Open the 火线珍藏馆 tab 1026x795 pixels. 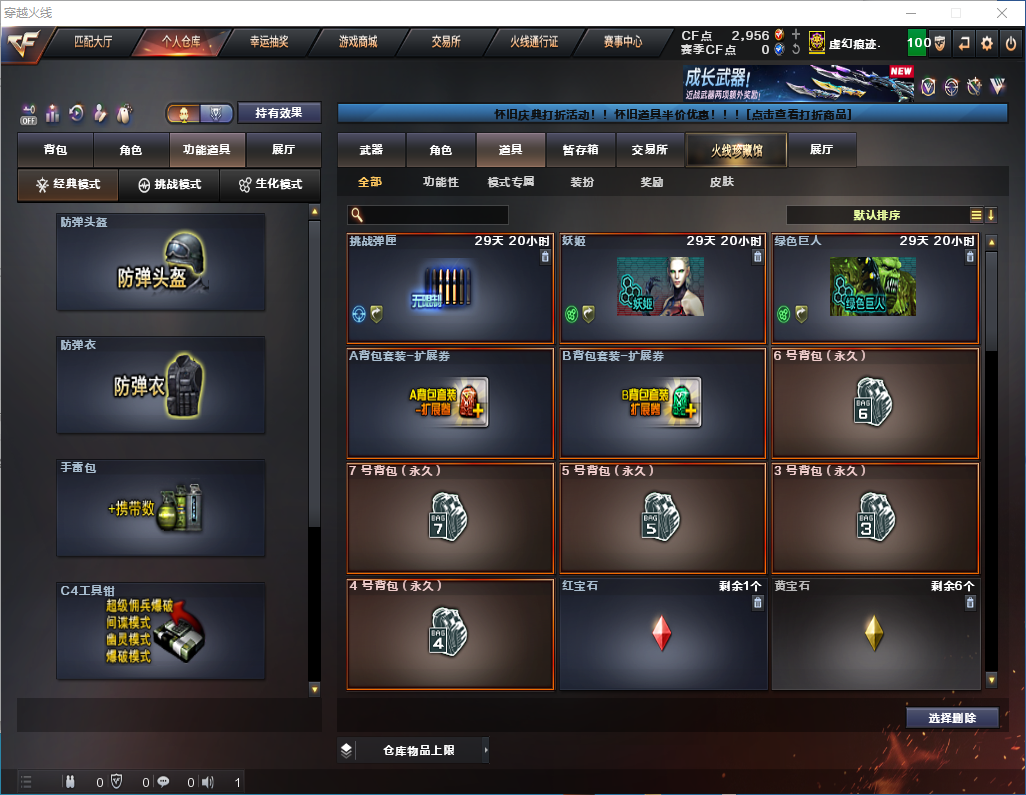tap(736, 150)
